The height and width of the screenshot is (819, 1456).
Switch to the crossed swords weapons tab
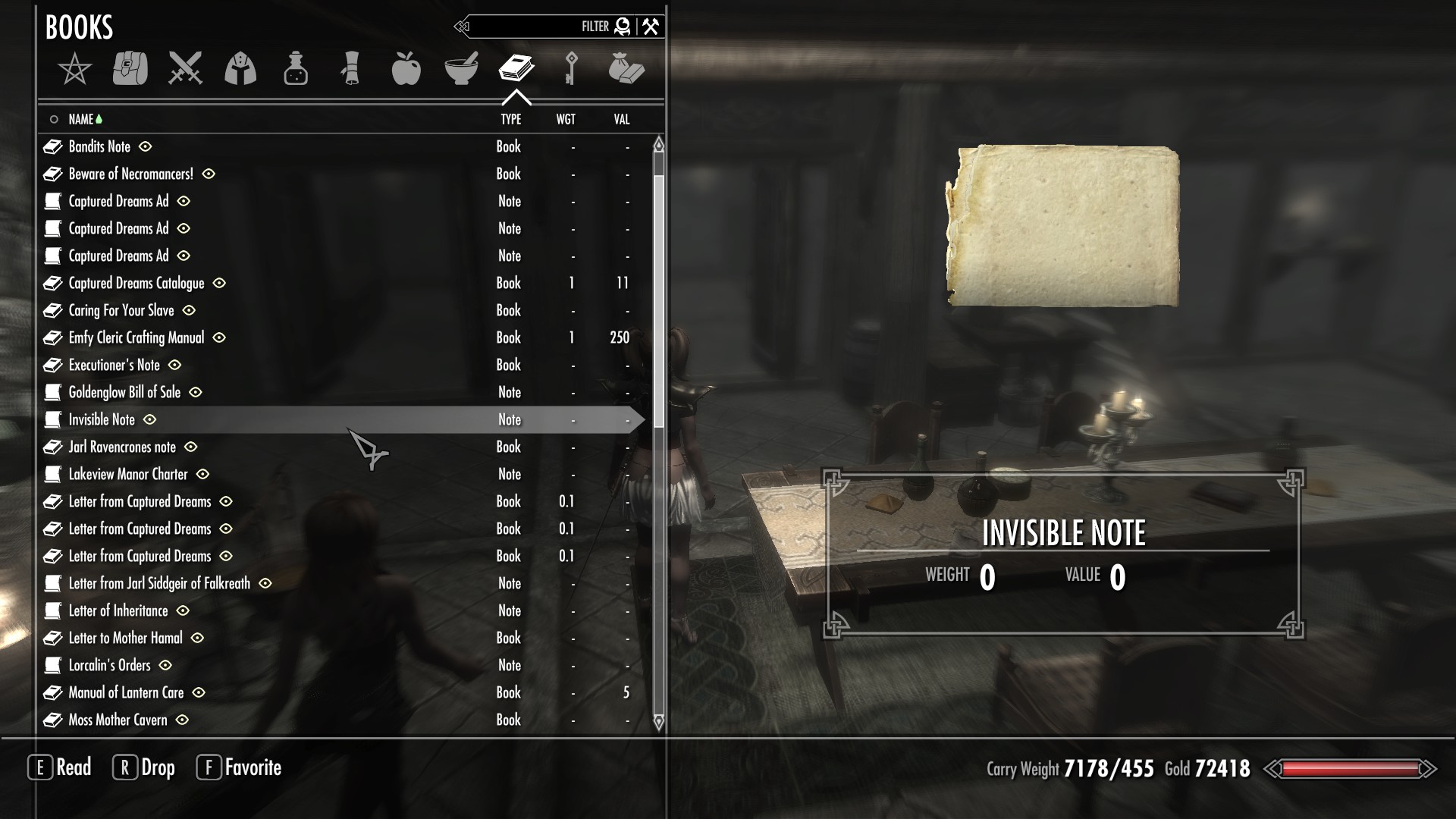point(185,68)
